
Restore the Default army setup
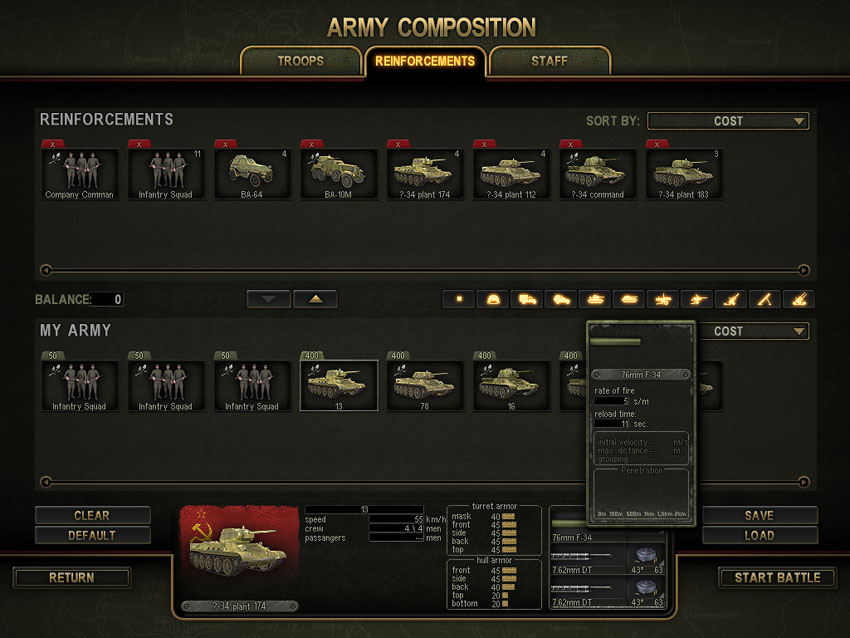coord(92,535)
